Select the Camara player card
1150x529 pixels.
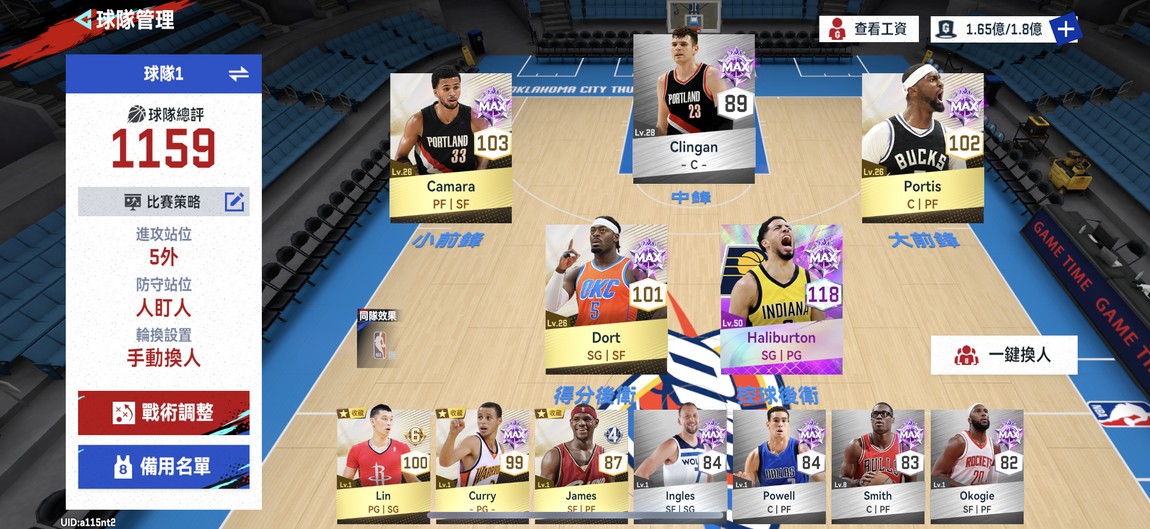450,146
